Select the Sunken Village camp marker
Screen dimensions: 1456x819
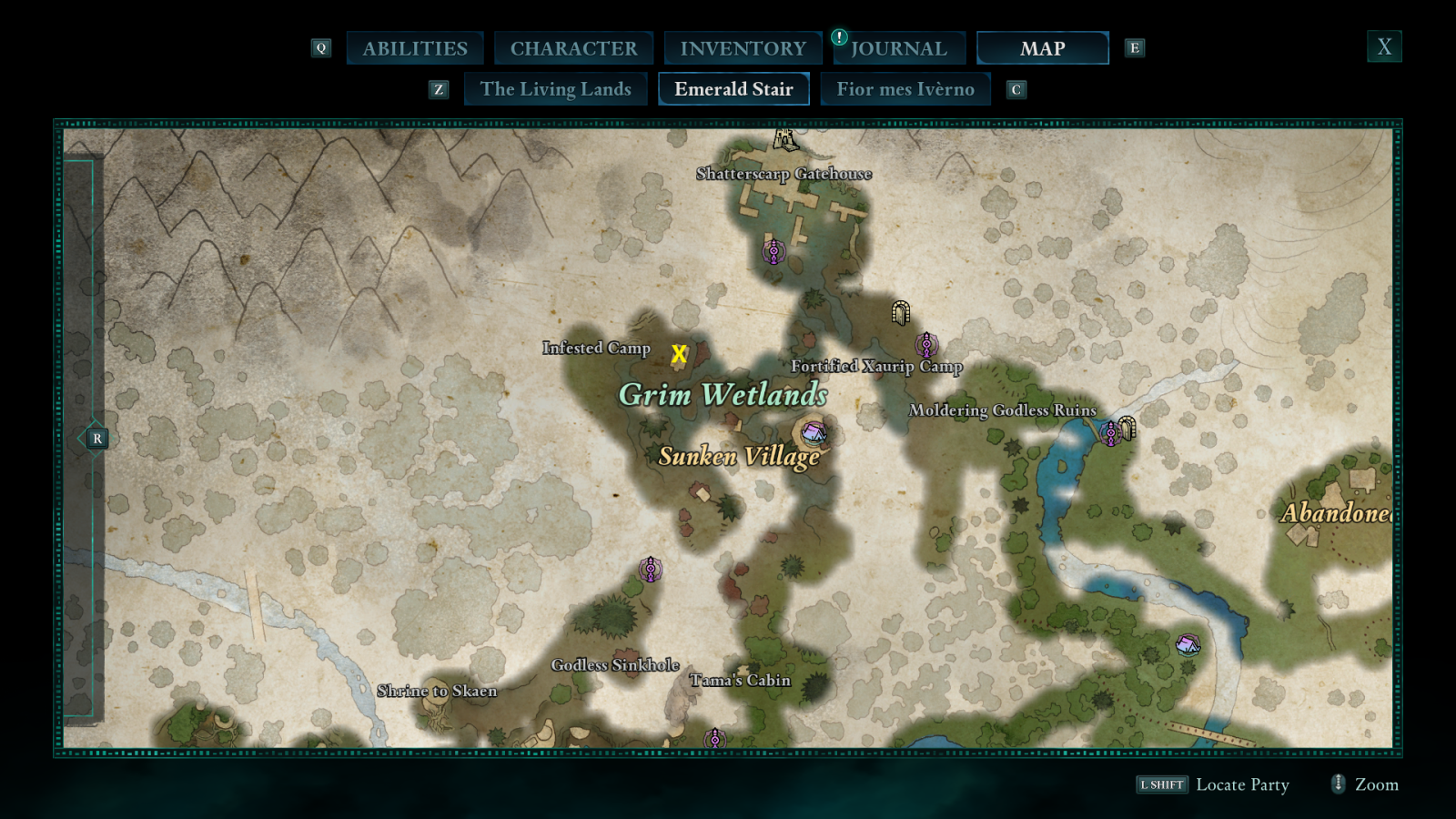coord(812,431)
